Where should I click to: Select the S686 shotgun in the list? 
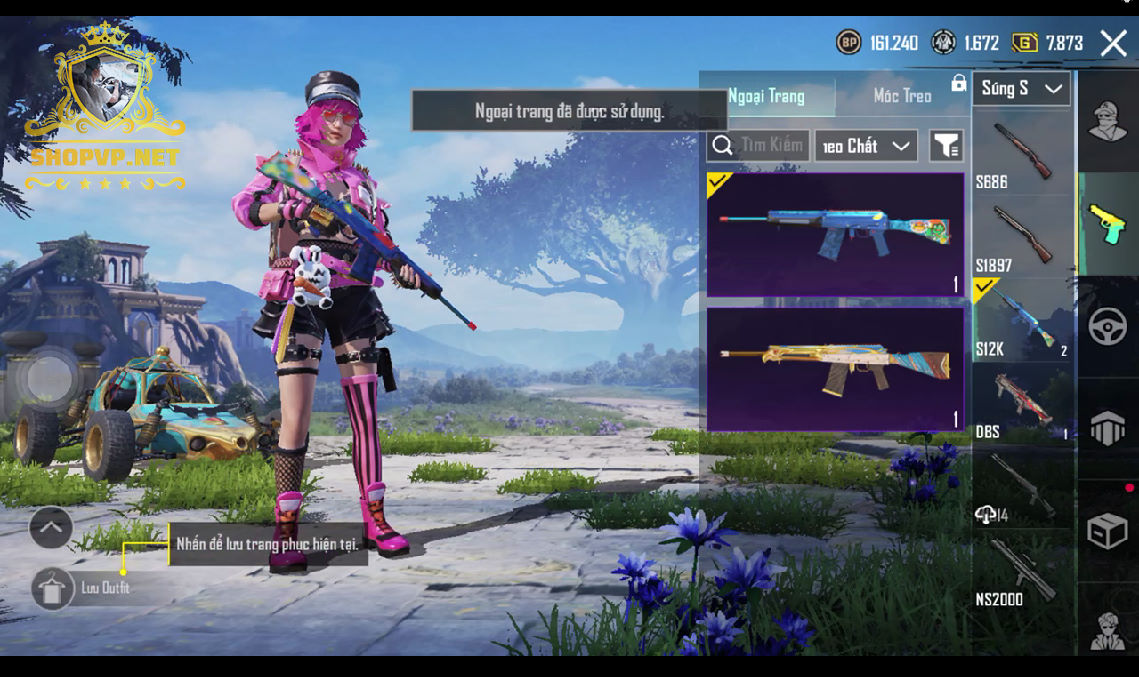(1022, 152)
